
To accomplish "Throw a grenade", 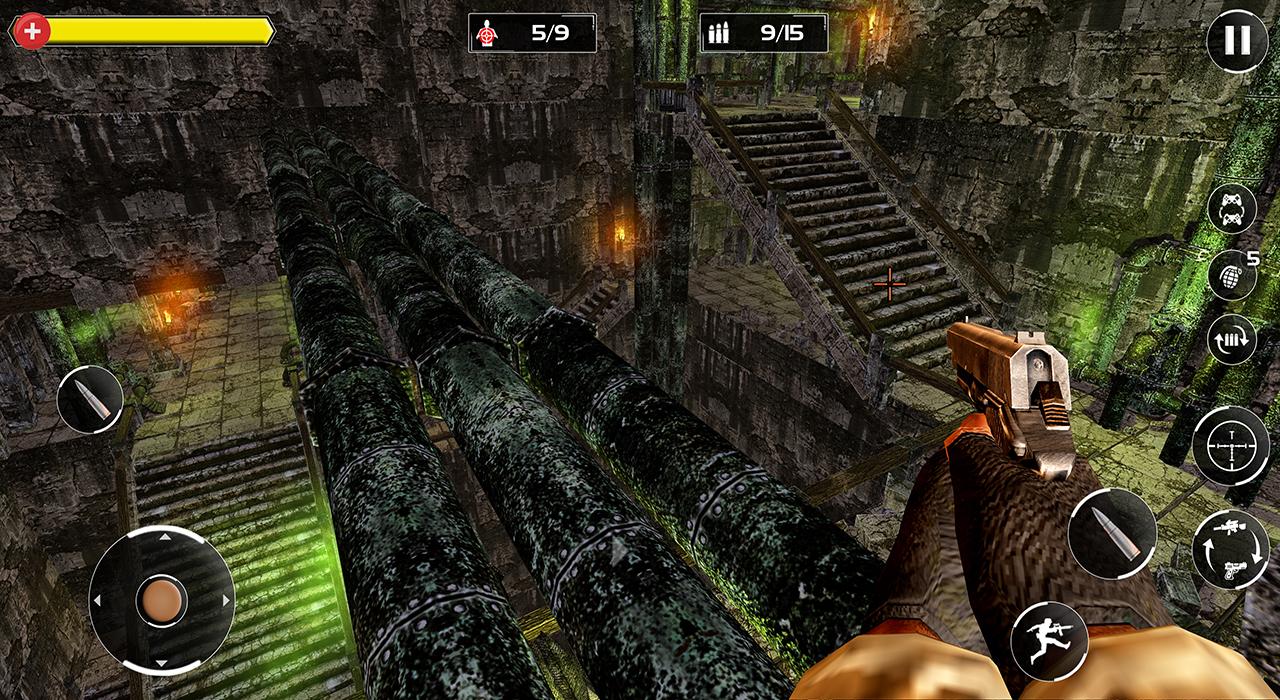I will point(1231,277).
